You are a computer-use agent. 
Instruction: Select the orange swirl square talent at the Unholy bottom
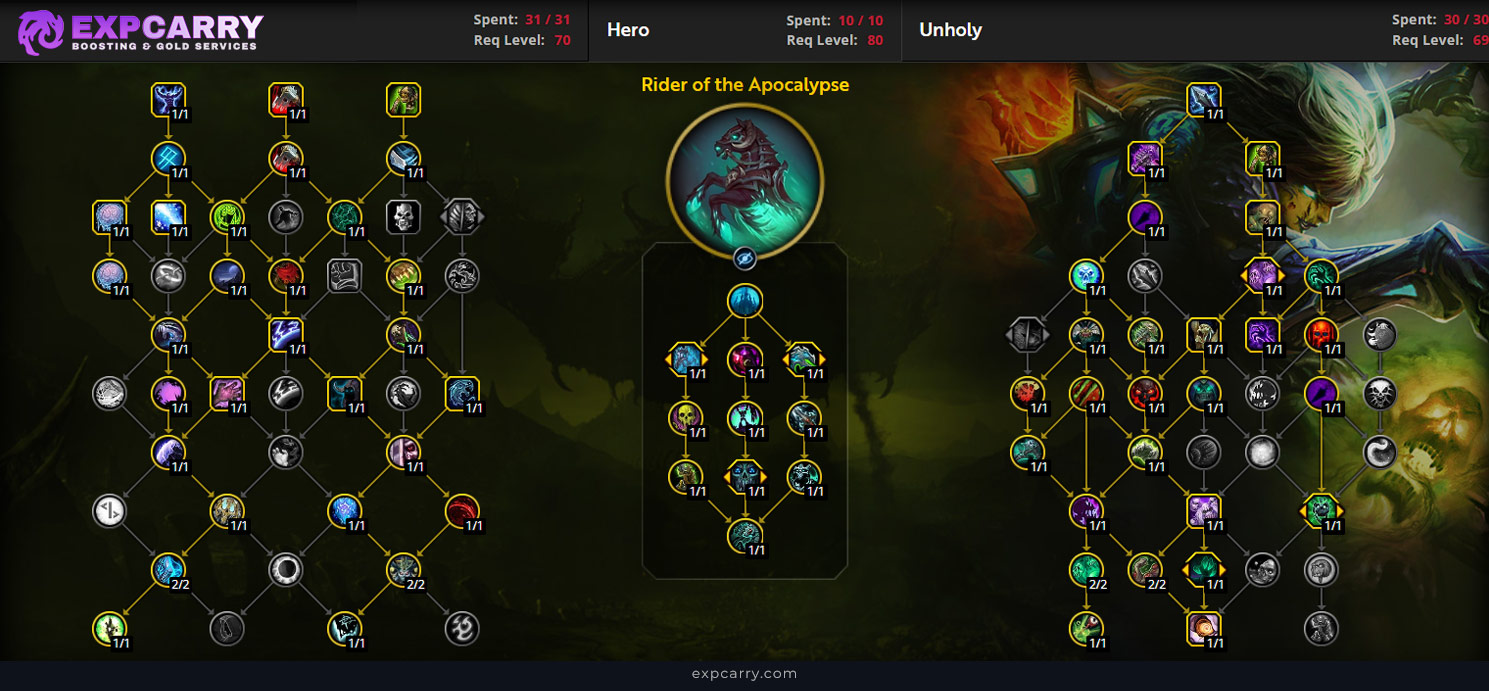(x=1202, y=628)
